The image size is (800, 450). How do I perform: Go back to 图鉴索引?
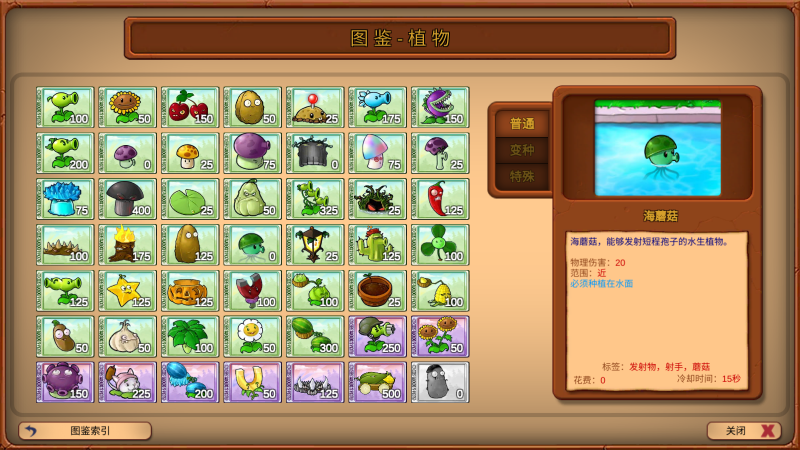point(85,431)
